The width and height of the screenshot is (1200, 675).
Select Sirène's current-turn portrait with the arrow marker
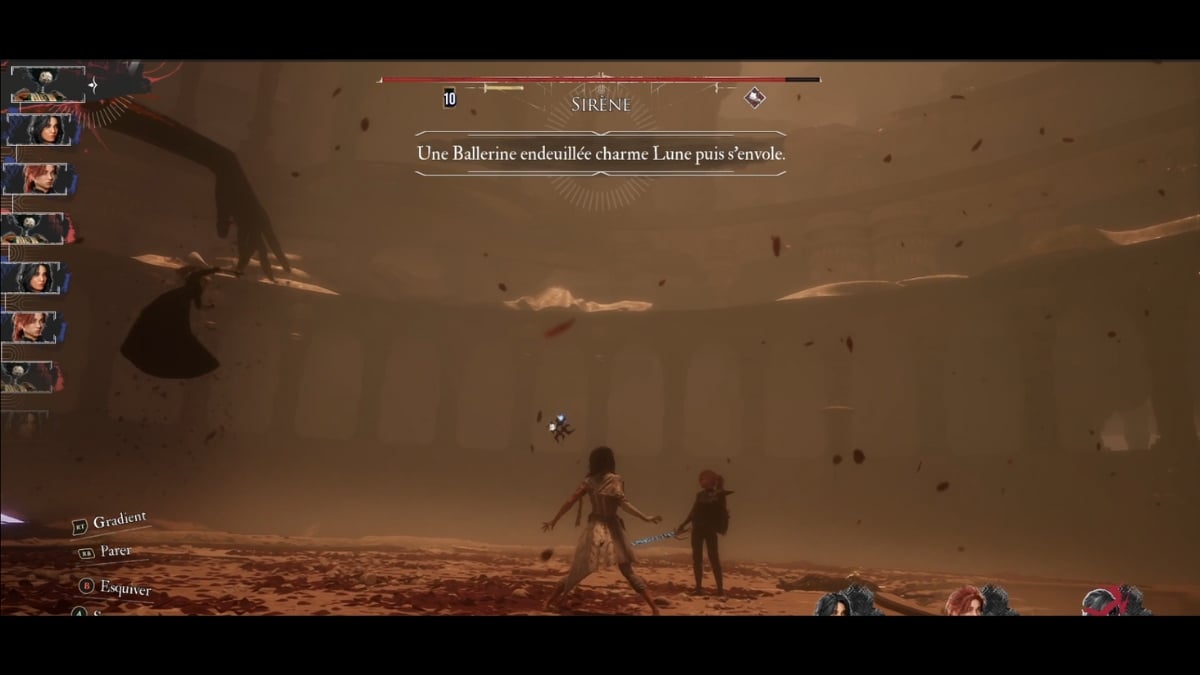48,85
